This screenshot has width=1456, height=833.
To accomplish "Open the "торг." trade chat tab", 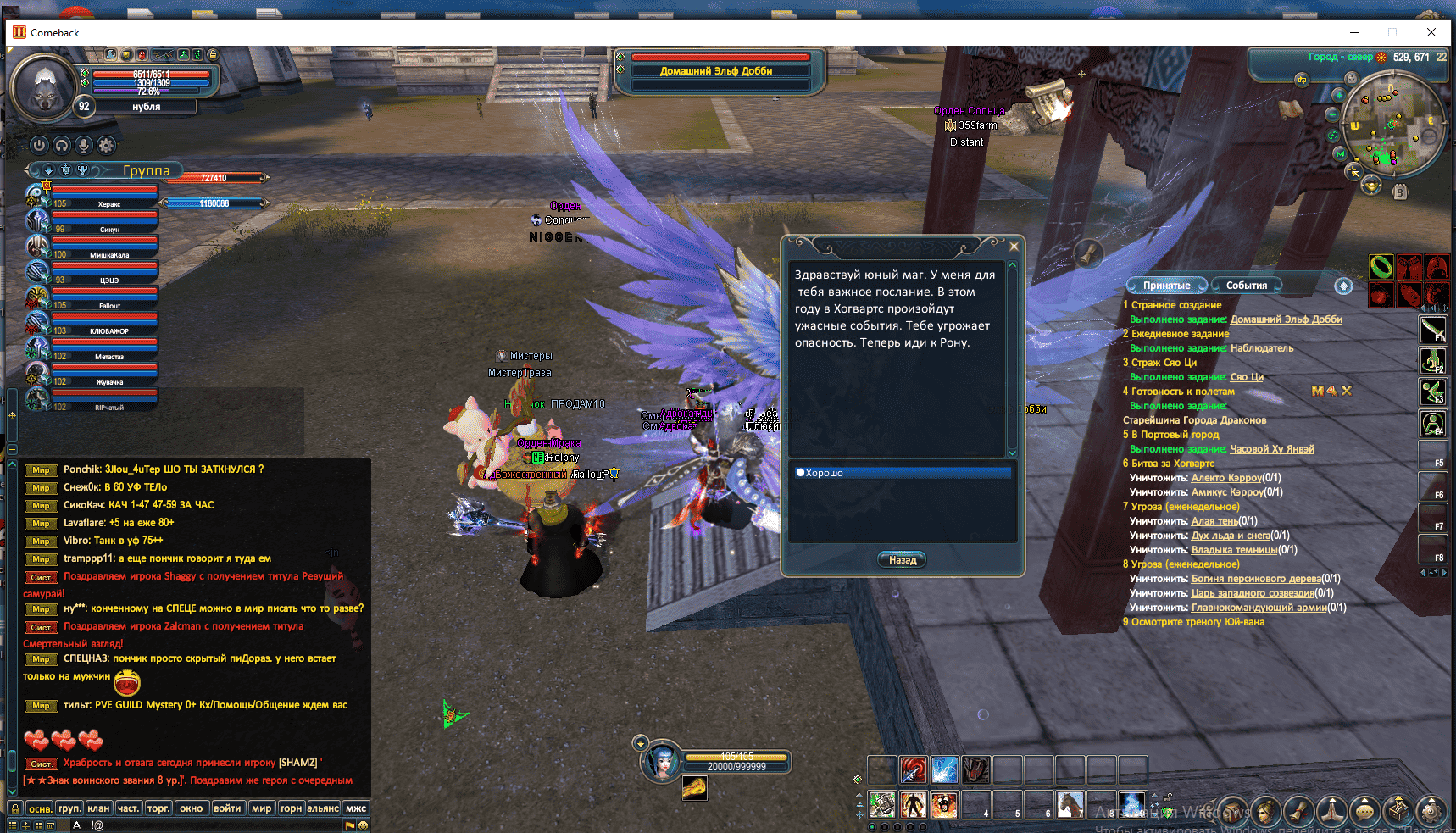I will tap(158, 808).
